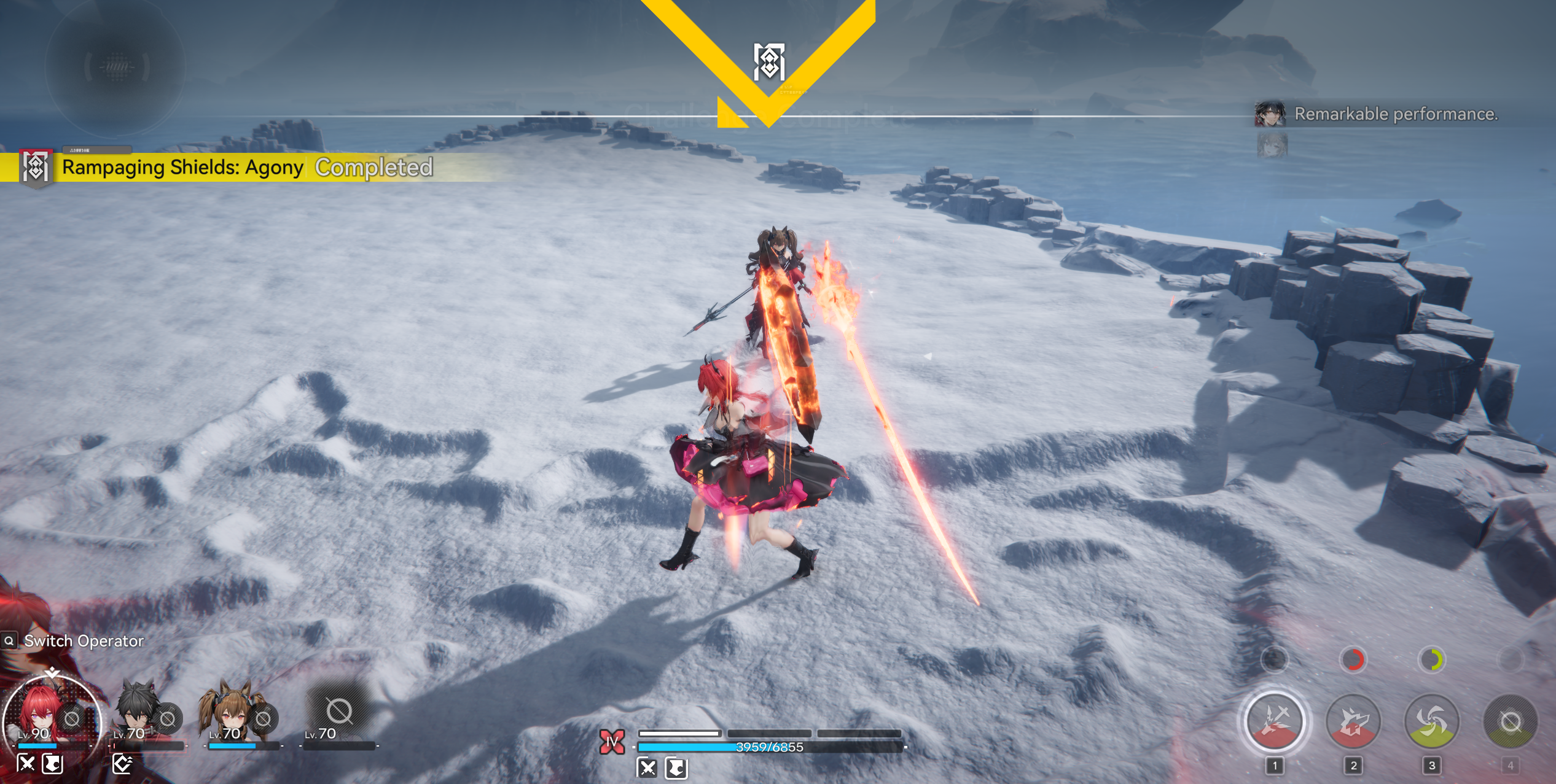Viewport: 1556px width, 784px height.
Task: Use the second red beast skill icon
Action: (1353, 721)
